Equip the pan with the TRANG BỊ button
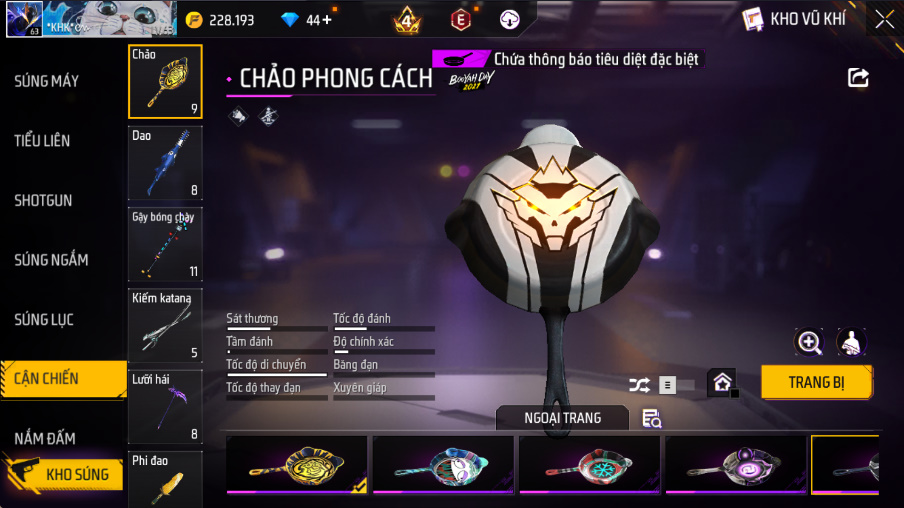The height and width of the screenshot is (508, 904). click(x=816, y=382)
